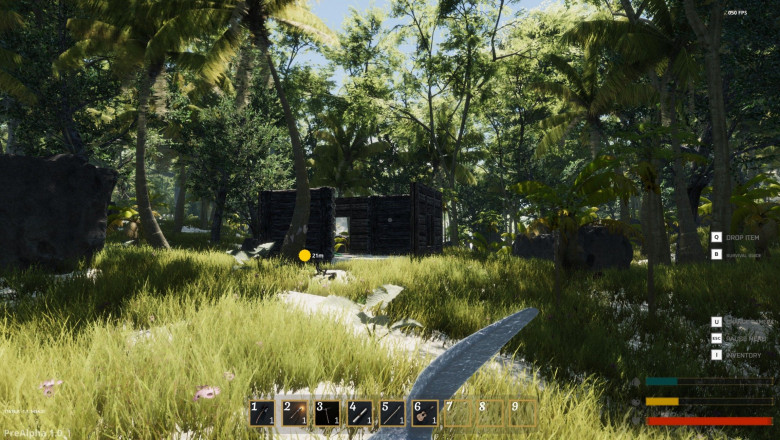This screenshot has width=780, height=440.
Task: Select the bow in hotbar slot 1
Action: [x=262, y=413]
